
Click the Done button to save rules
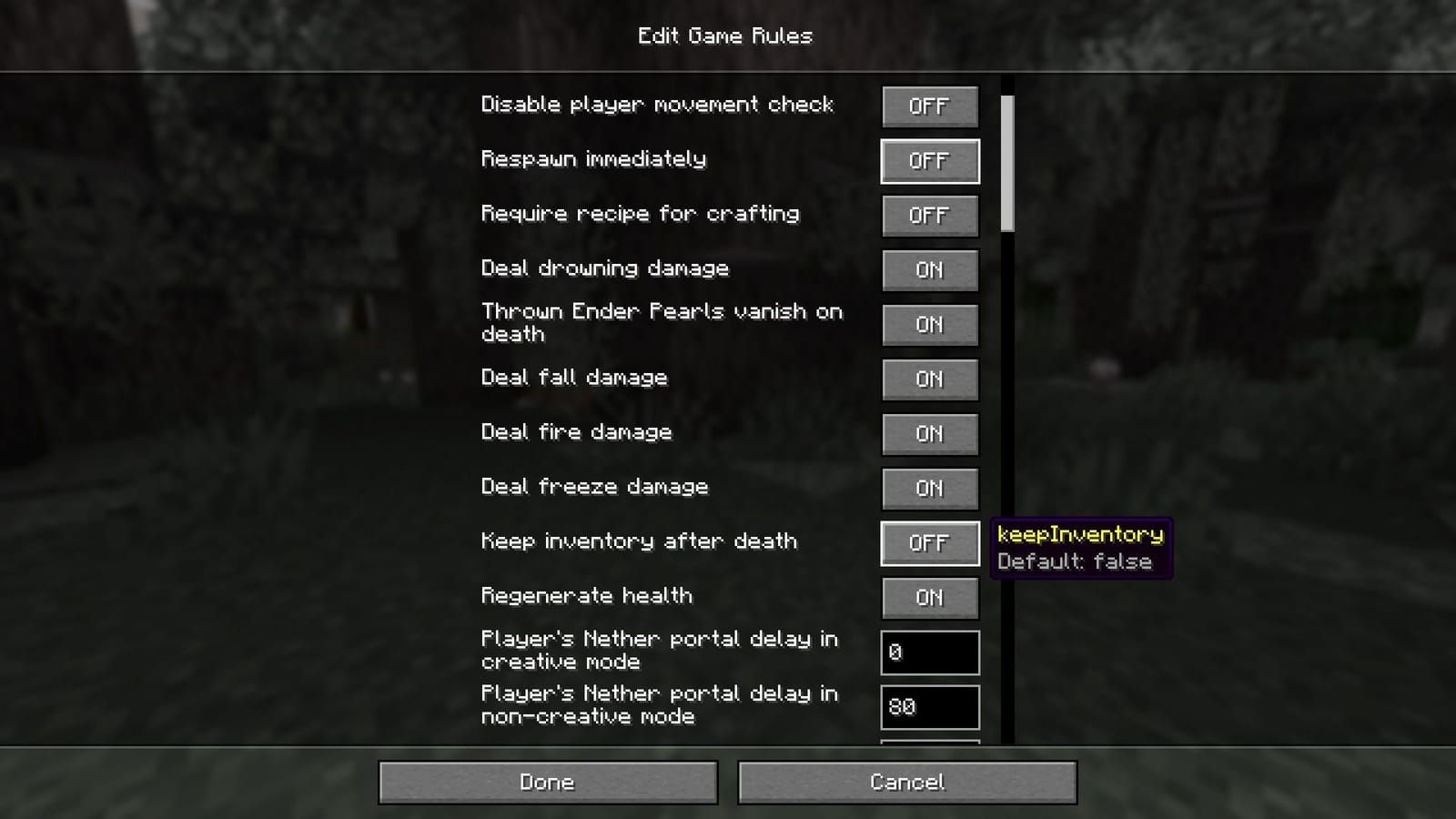point(546,782)
